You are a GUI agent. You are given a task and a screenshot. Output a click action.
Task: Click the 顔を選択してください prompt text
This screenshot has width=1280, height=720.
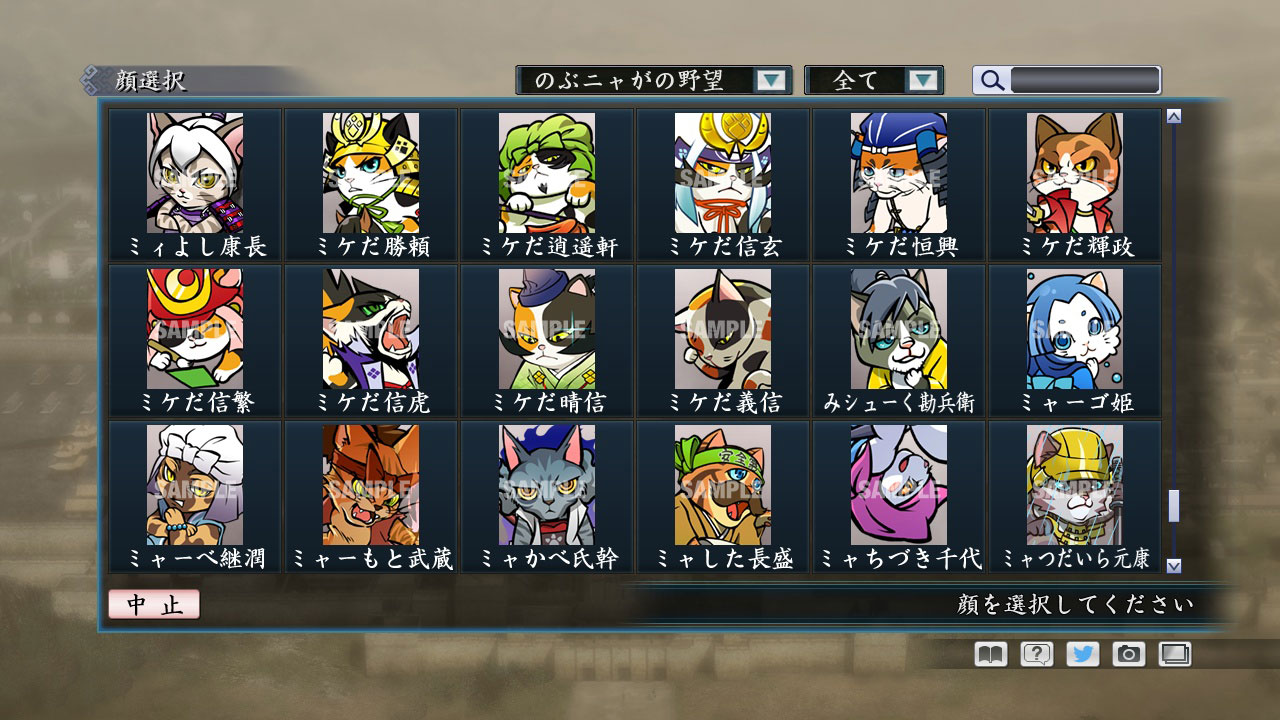point(1076,604)
